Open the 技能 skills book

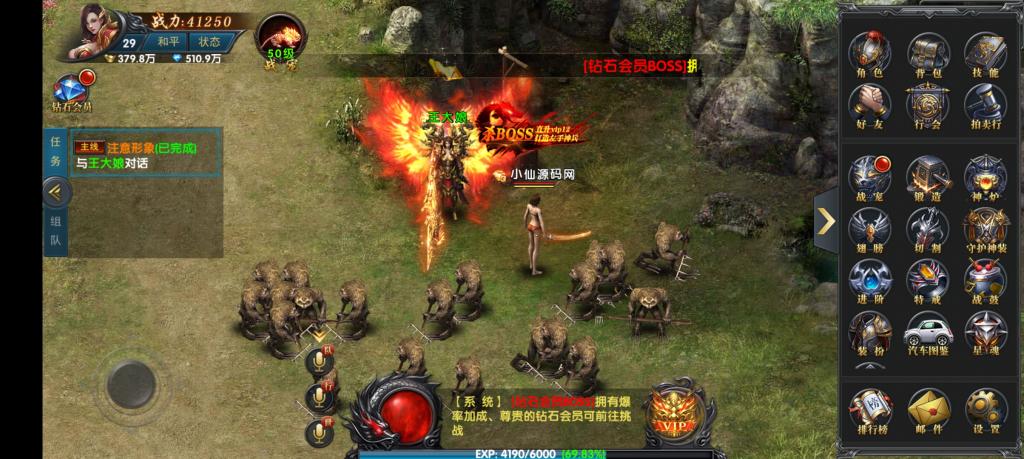pos(985,52)
